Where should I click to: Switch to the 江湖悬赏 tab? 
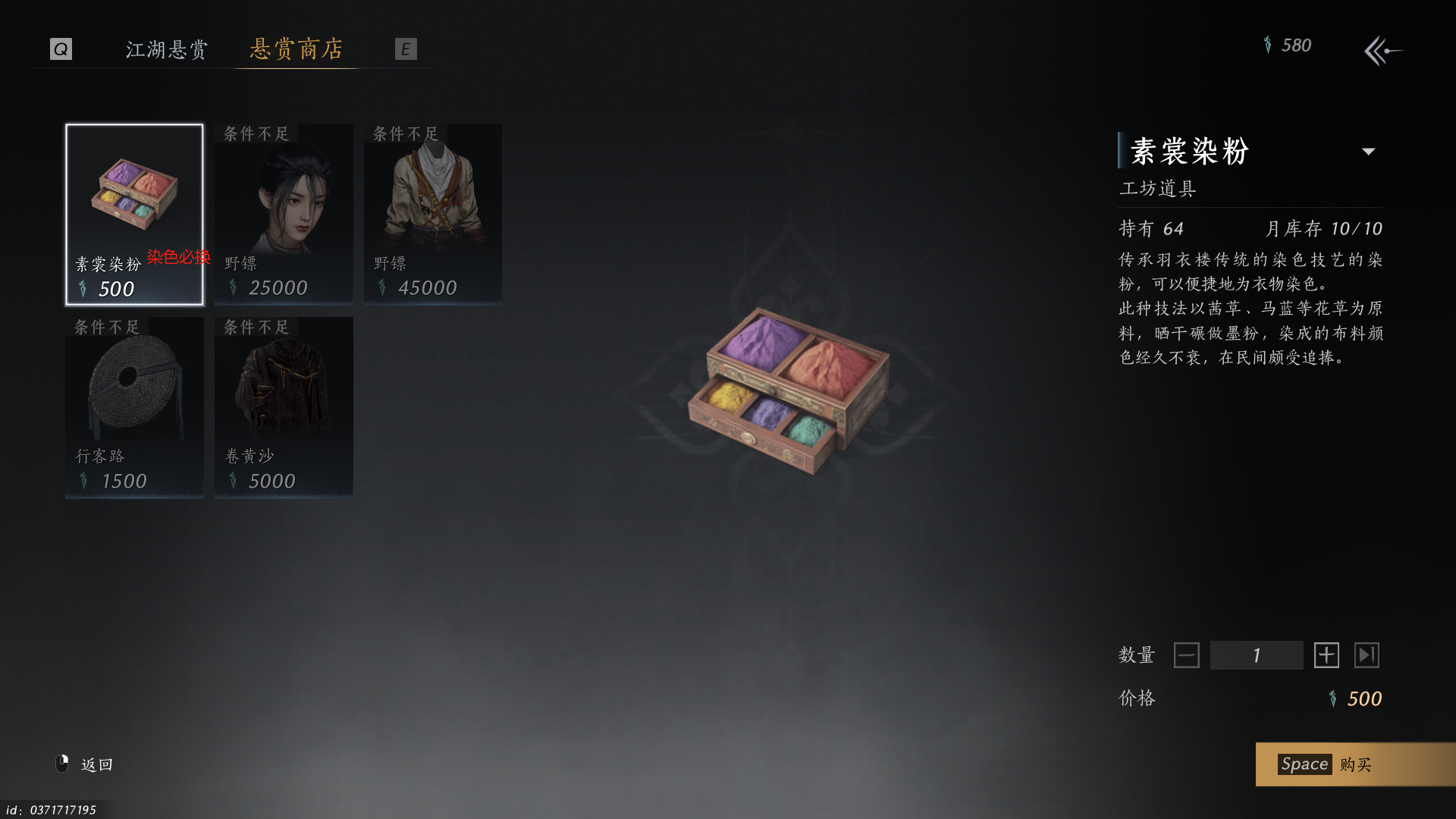[x=166, y=49]
